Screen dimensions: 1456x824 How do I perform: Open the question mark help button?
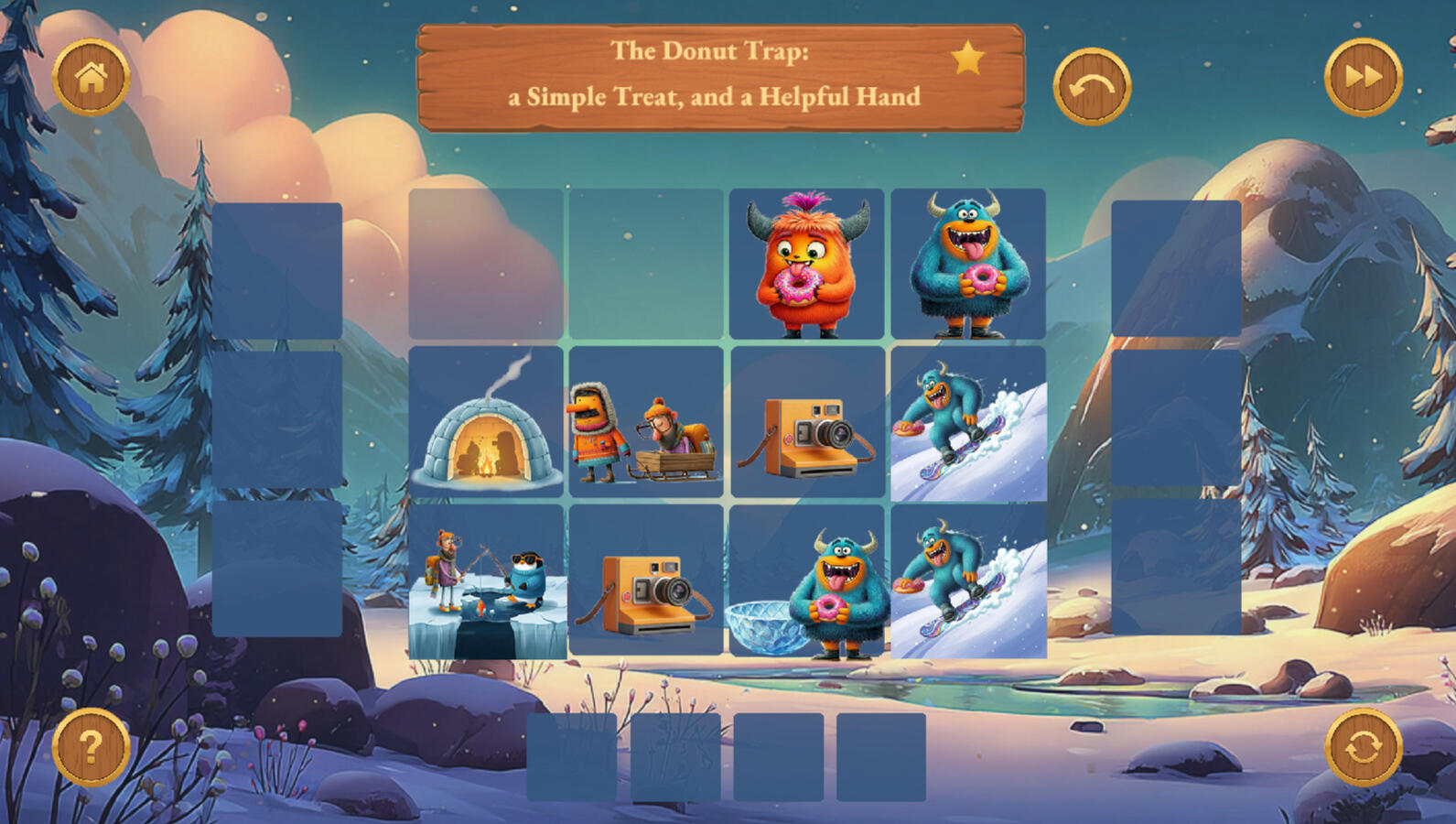[91, 747]
